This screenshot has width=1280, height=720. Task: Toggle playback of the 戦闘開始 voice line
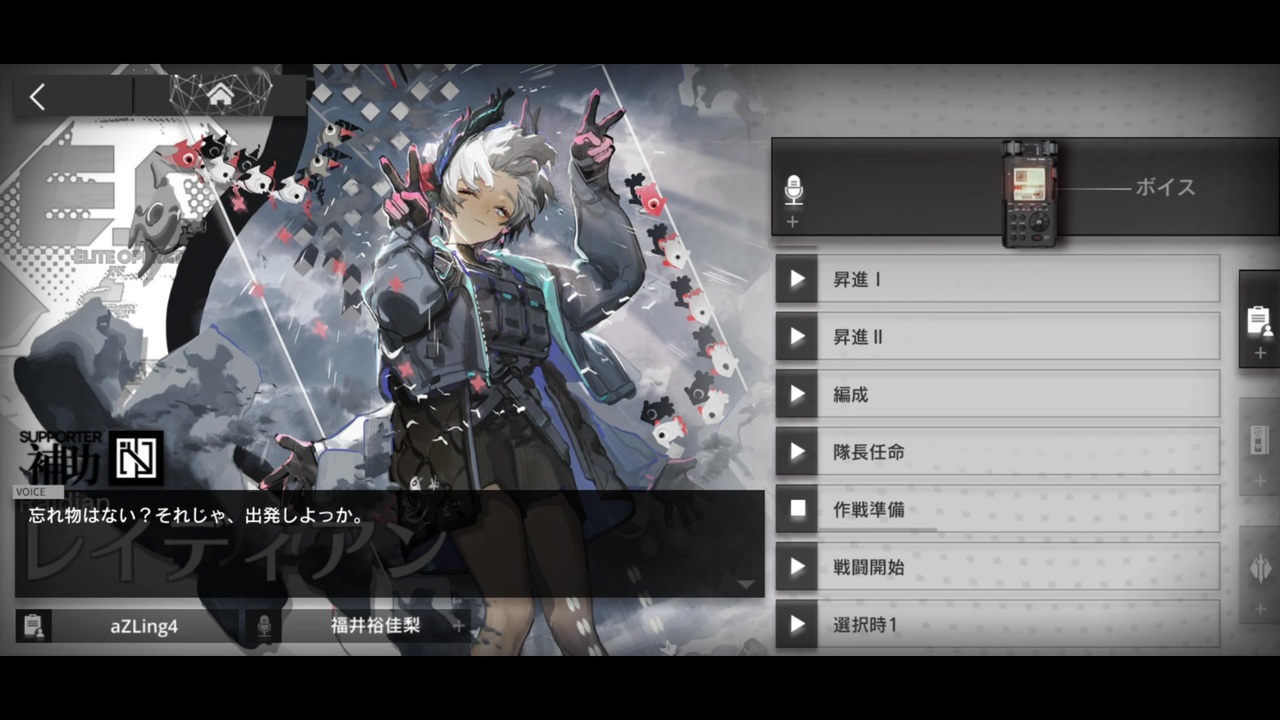797,567
